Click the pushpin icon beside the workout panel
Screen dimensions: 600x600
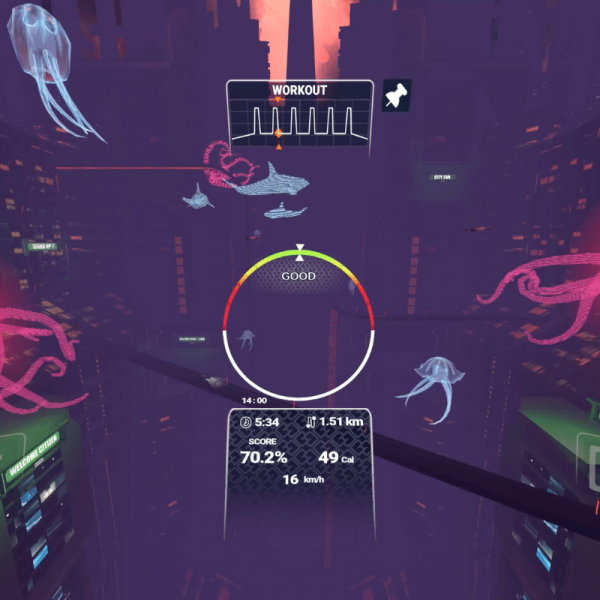coord(397,97)
